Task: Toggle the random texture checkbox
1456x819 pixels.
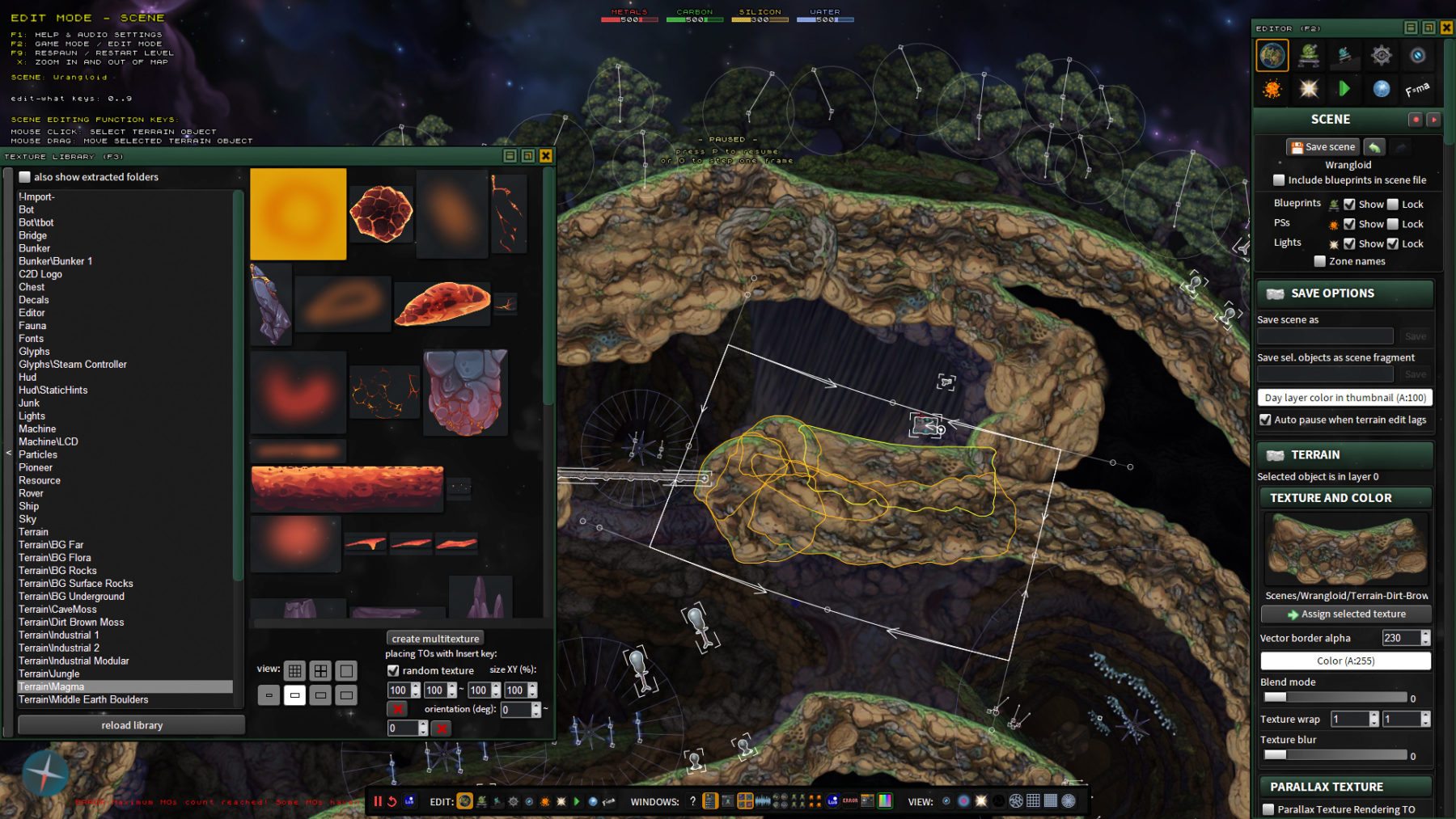Action: click(393, 670)
